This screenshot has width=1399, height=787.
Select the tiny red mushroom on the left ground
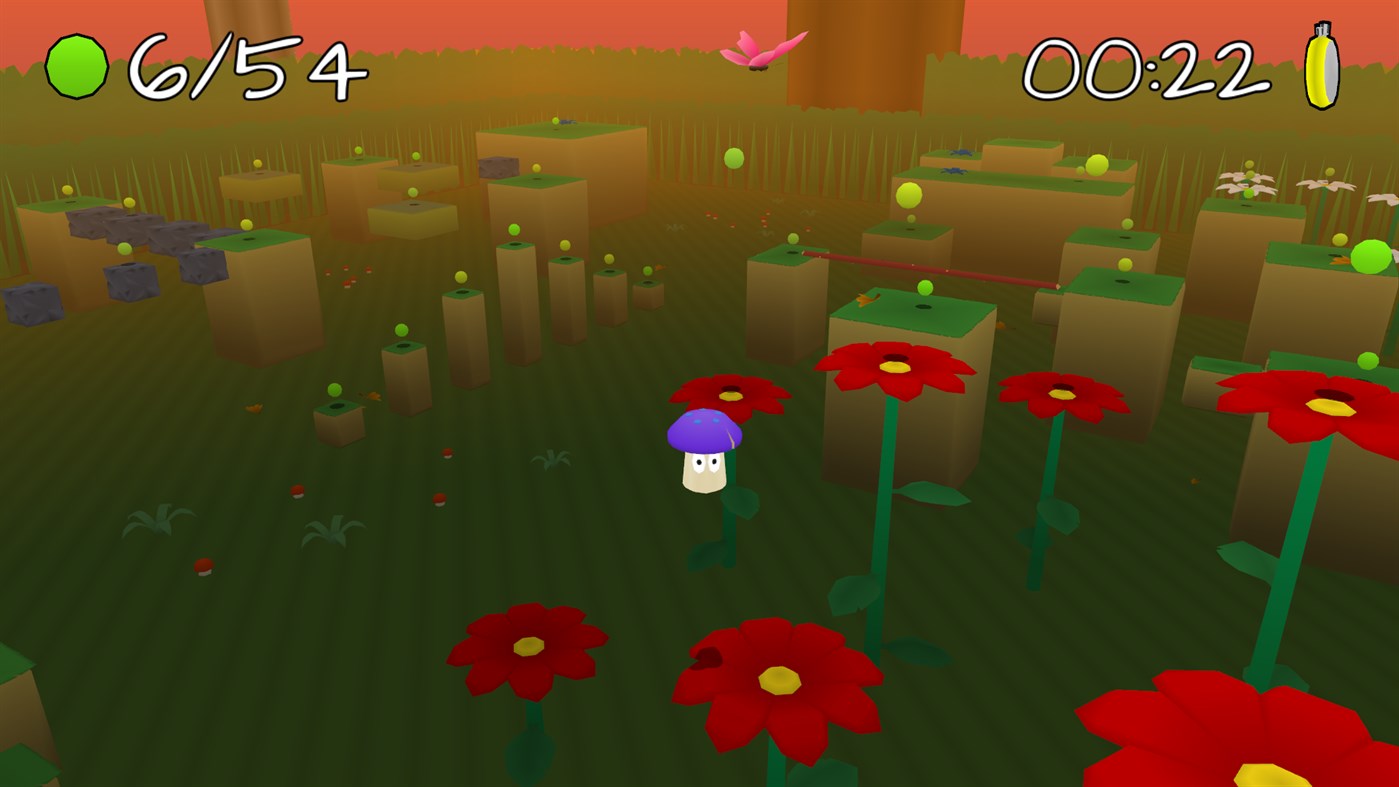coord(204,567)
